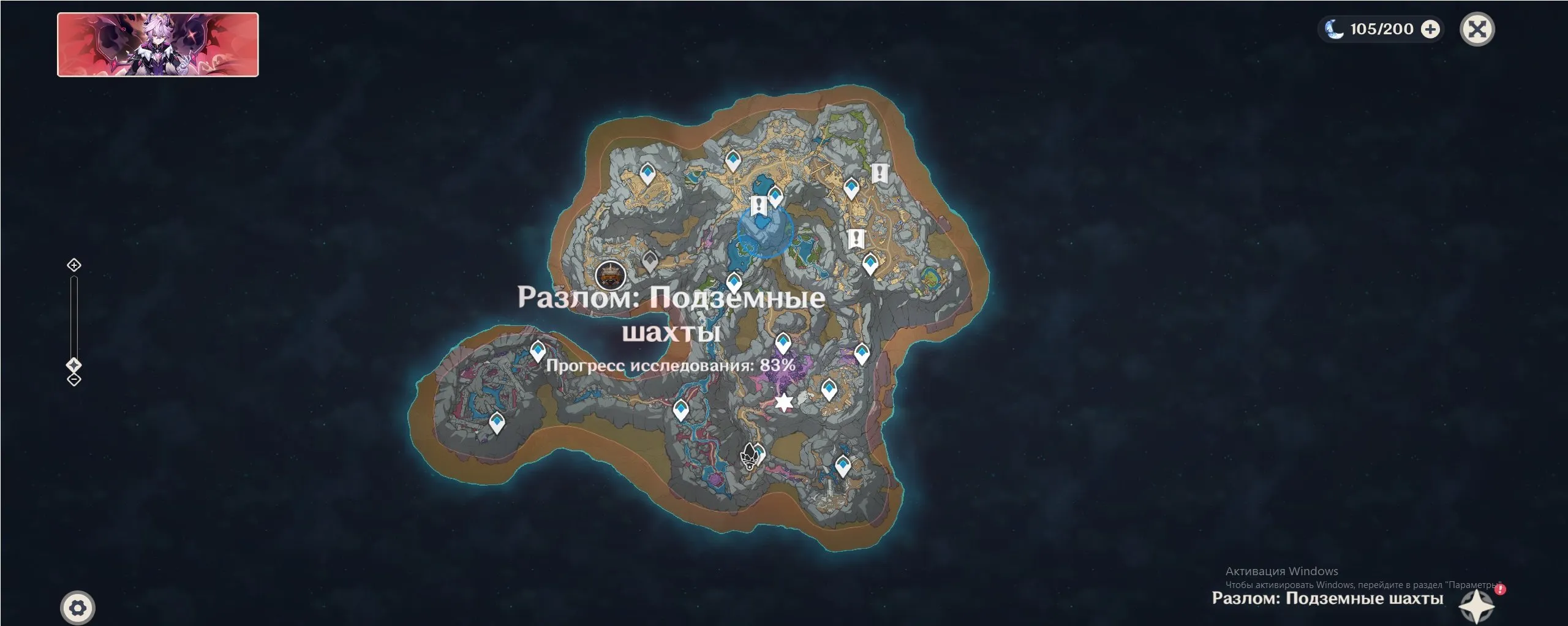Select the white six-pointed star map pin
The width and height of the screenshot is (1568, 626).
(784, 402)
